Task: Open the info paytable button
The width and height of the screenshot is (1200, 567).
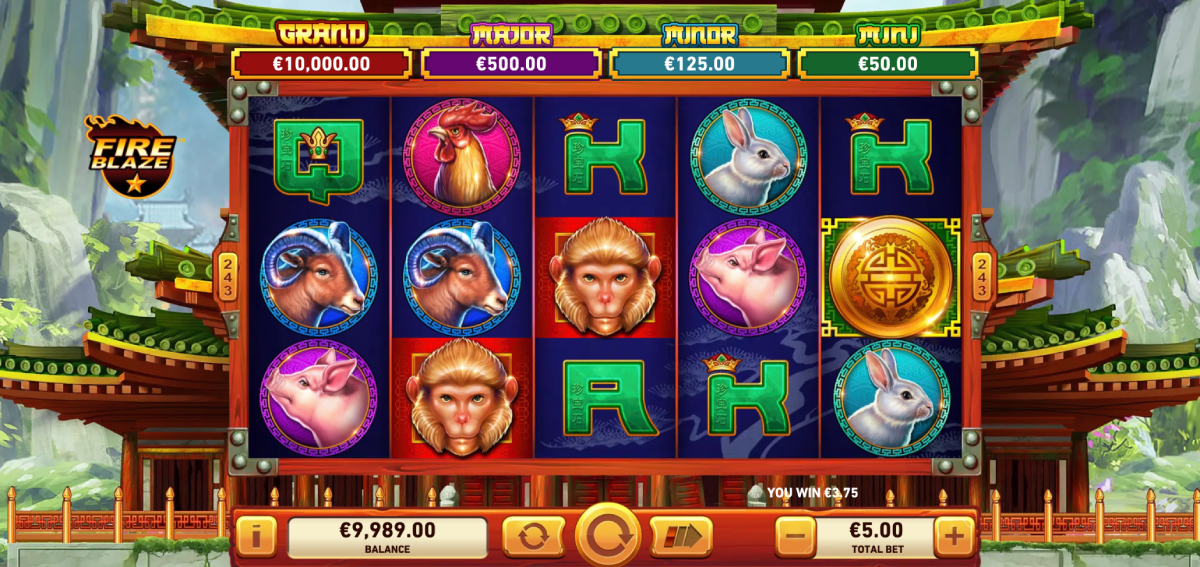Action: (256, 537)
